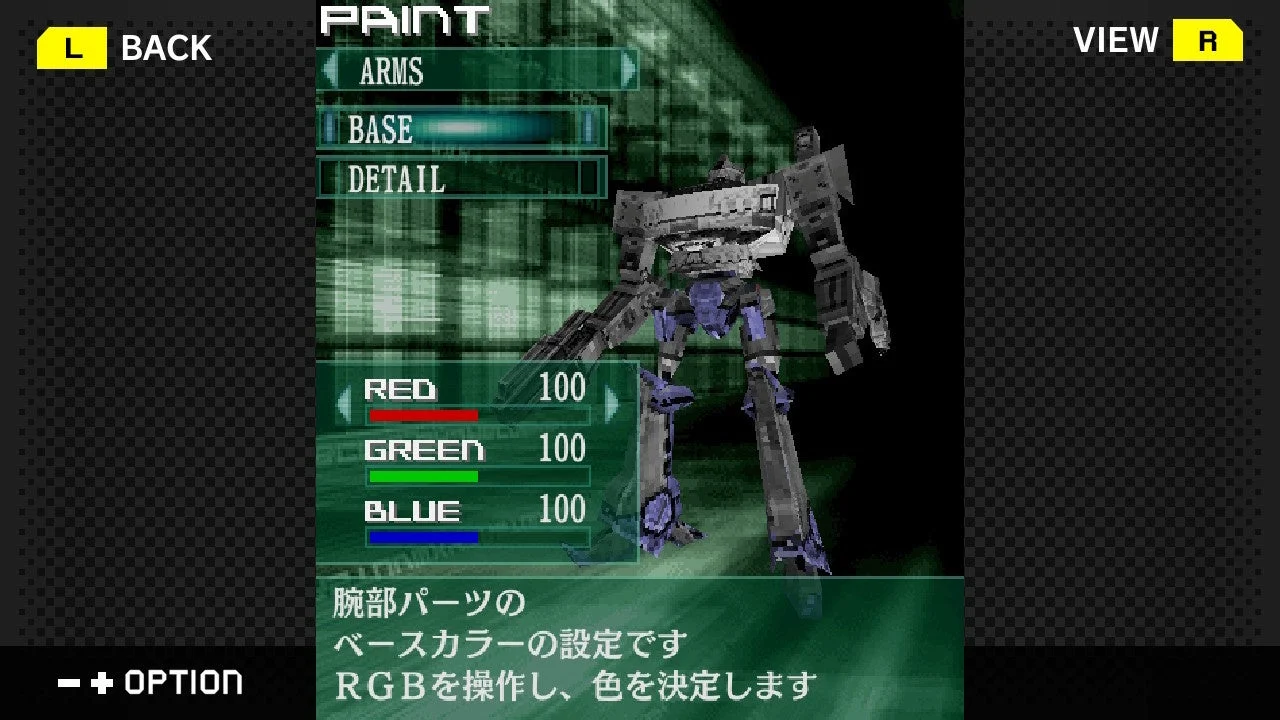Switch to next part with ARMS right arrow
The image size is (1280, 720).
pos(628,71)
